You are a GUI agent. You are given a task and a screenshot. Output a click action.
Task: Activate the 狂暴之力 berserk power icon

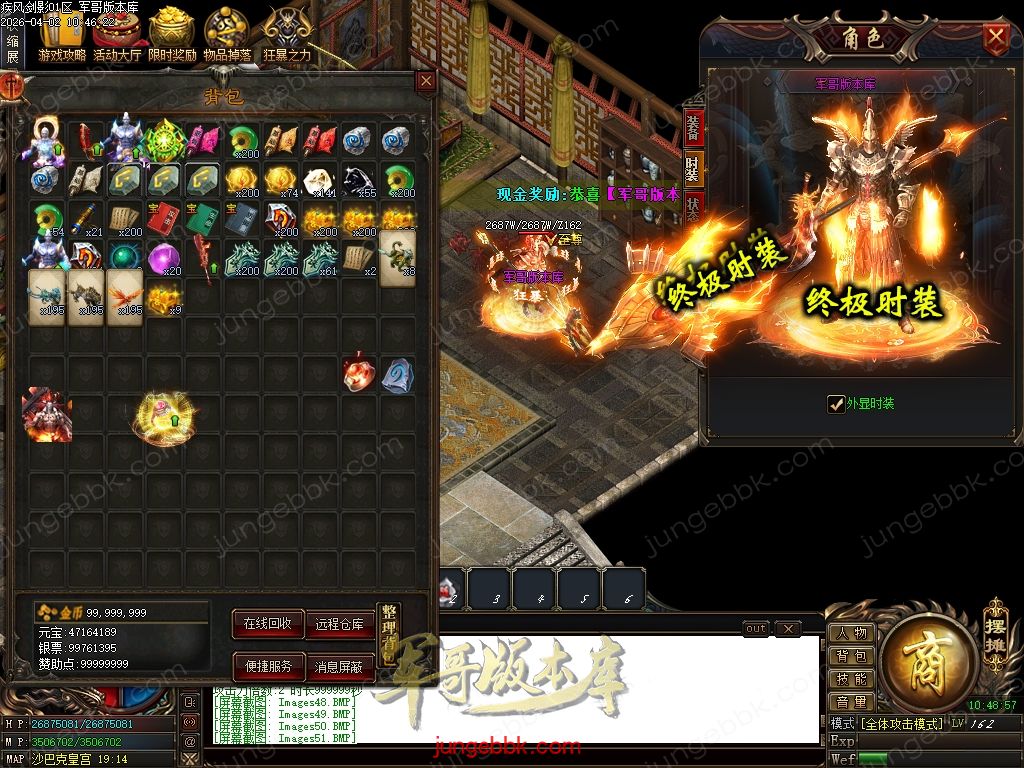[287, 38]
